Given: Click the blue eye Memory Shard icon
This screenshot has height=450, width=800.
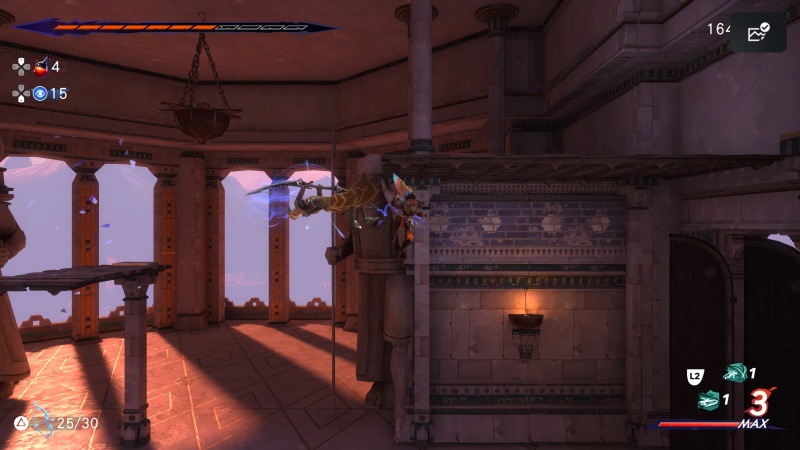Looking at the screenshot, I should coord(40,94).
